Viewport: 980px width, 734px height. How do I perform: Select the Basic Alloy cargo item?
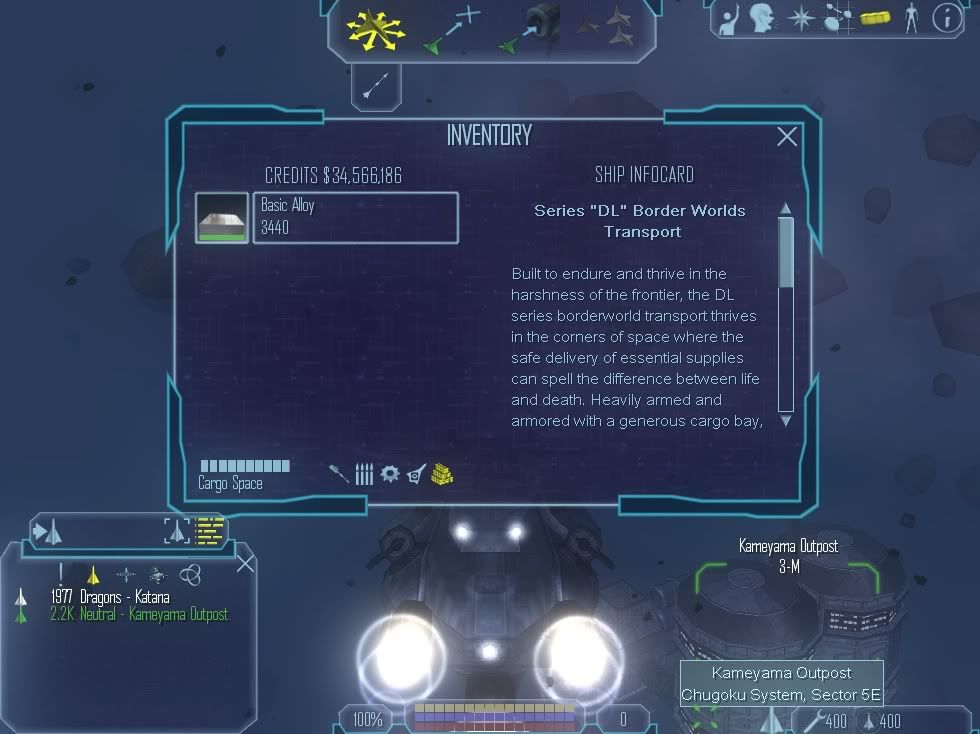click(355, 217)
